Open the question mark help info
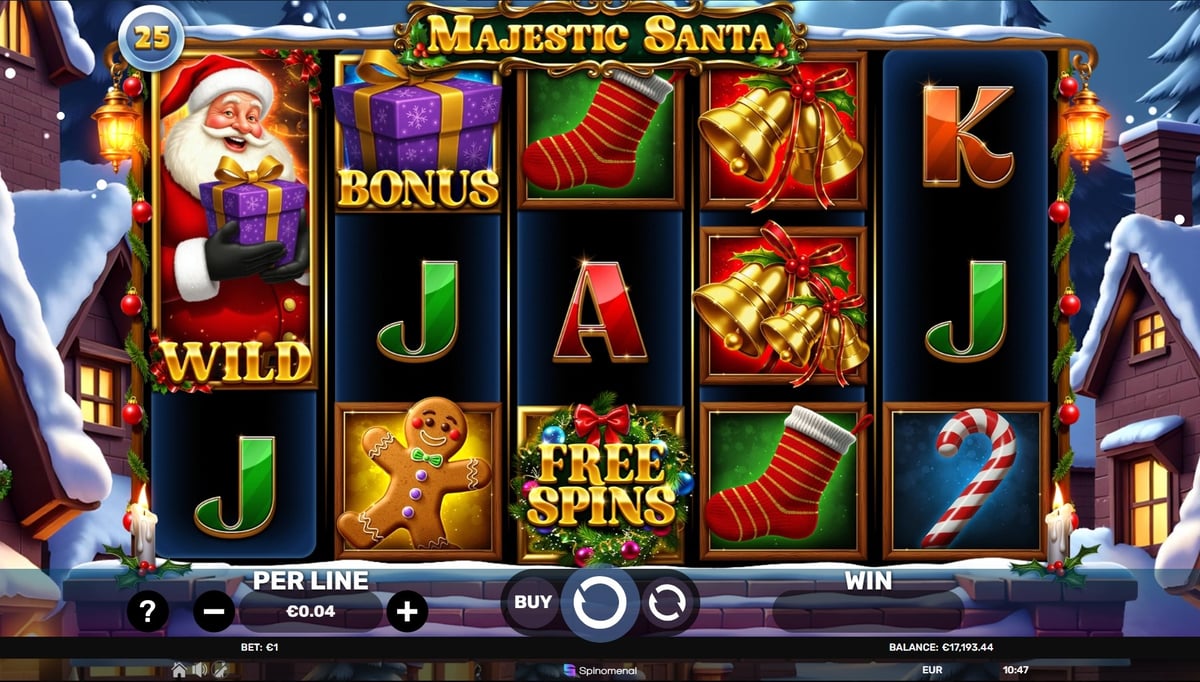This screenshot has height=682, width=1200. [x=147, y=611]
